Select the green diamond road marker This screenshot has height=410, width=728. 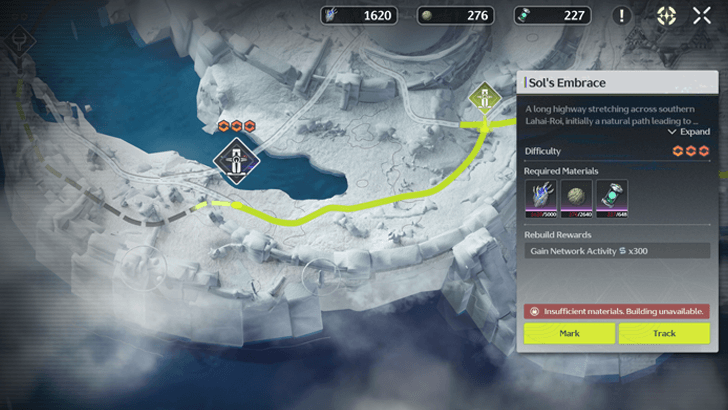click(x=485, y=99)
